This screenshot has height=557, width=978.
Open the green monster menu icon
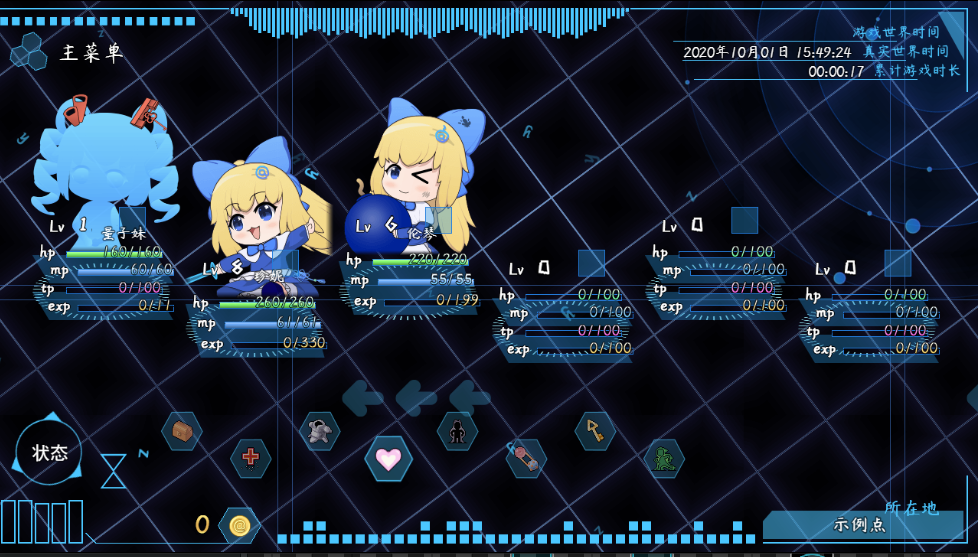(x=664, y=458)
